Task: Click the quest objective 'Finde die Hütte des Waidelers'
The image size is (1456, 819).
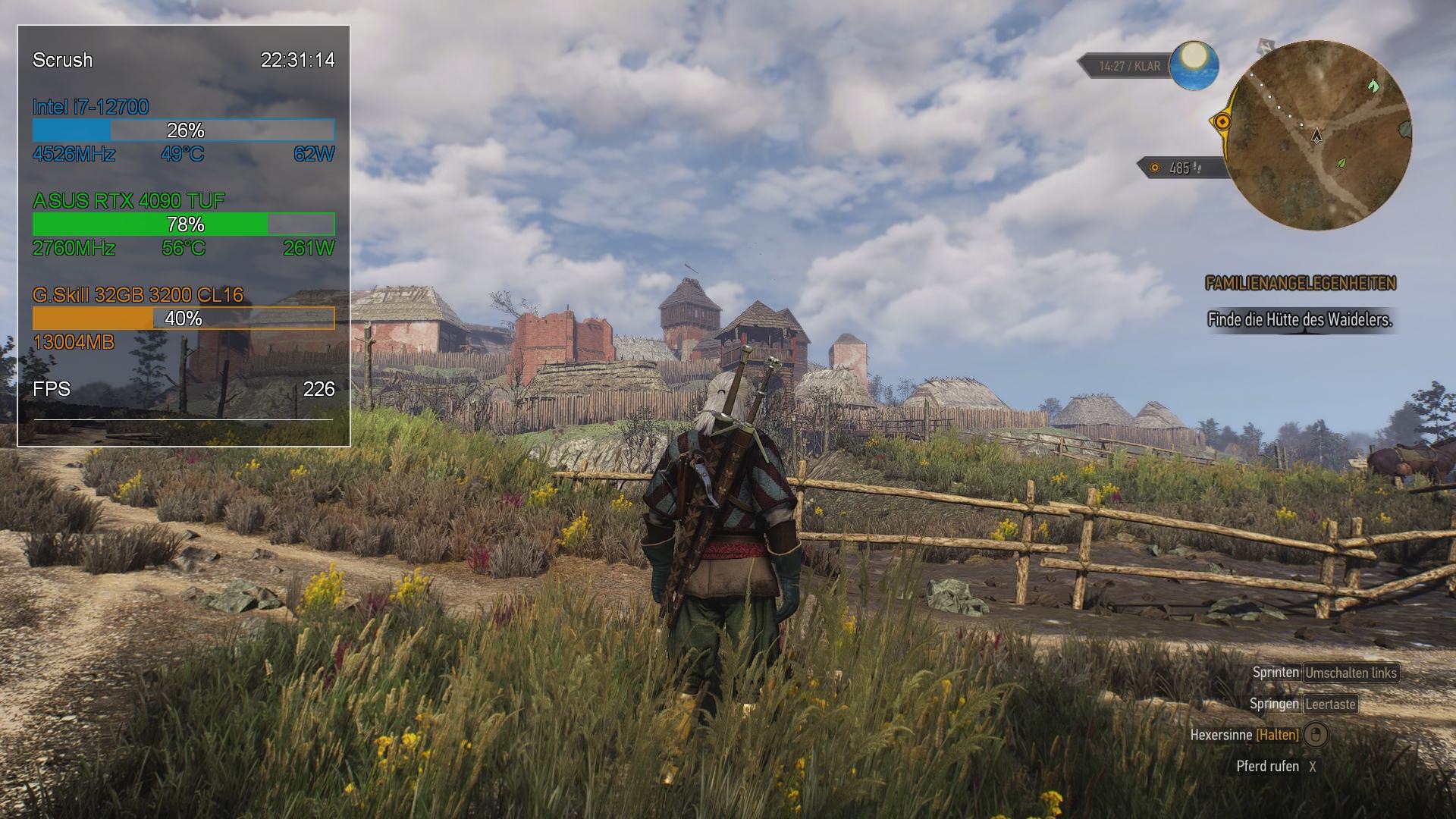Action: pos(1300,320)
